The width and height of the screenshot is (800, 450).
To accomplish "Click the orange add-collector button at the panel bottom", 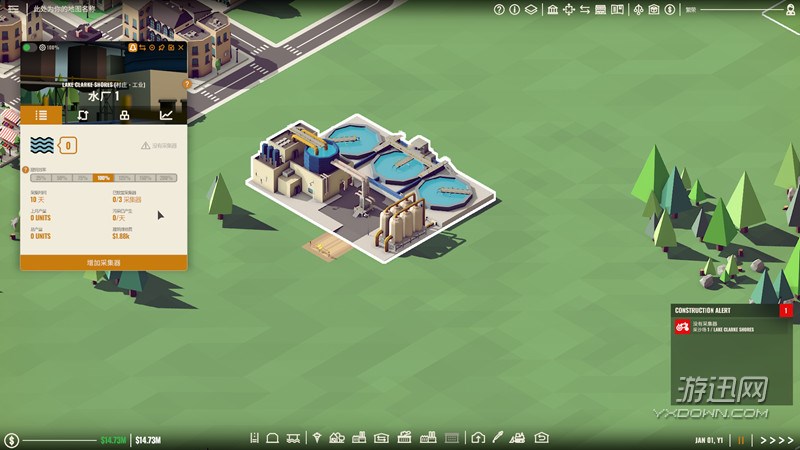I will coord(103,262).
